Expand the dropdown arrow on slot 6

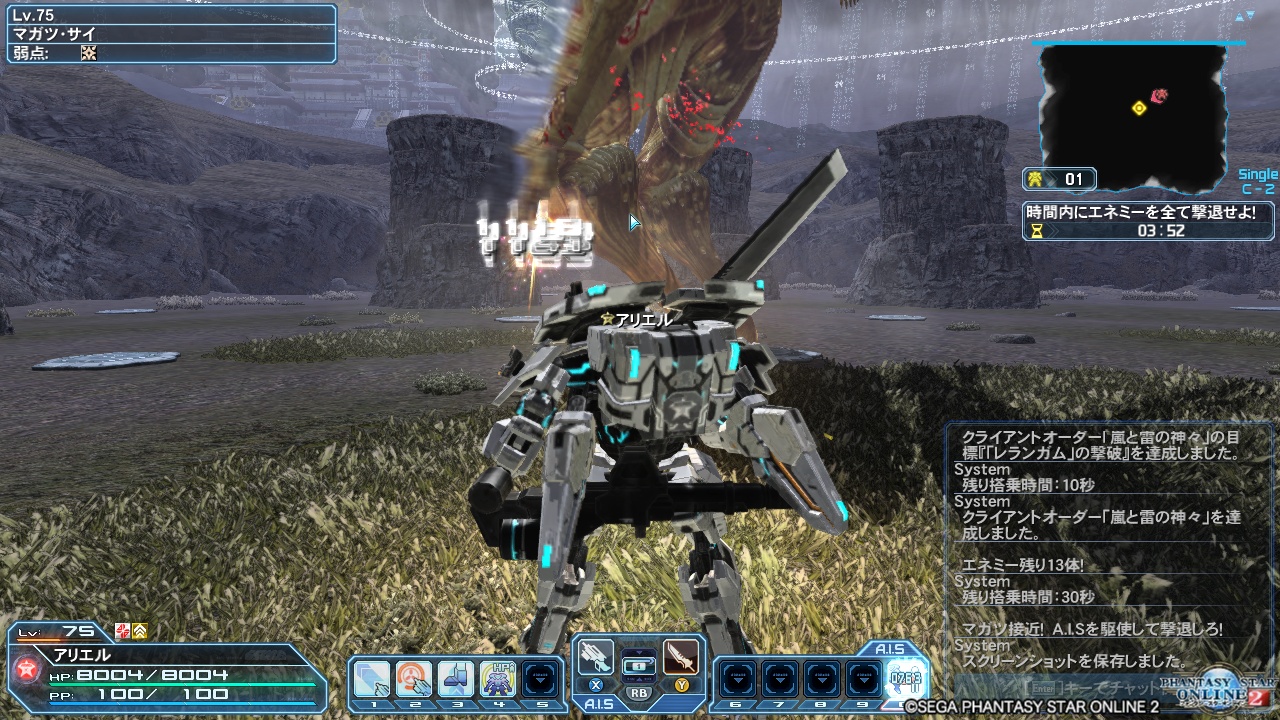tap(739, 681)
